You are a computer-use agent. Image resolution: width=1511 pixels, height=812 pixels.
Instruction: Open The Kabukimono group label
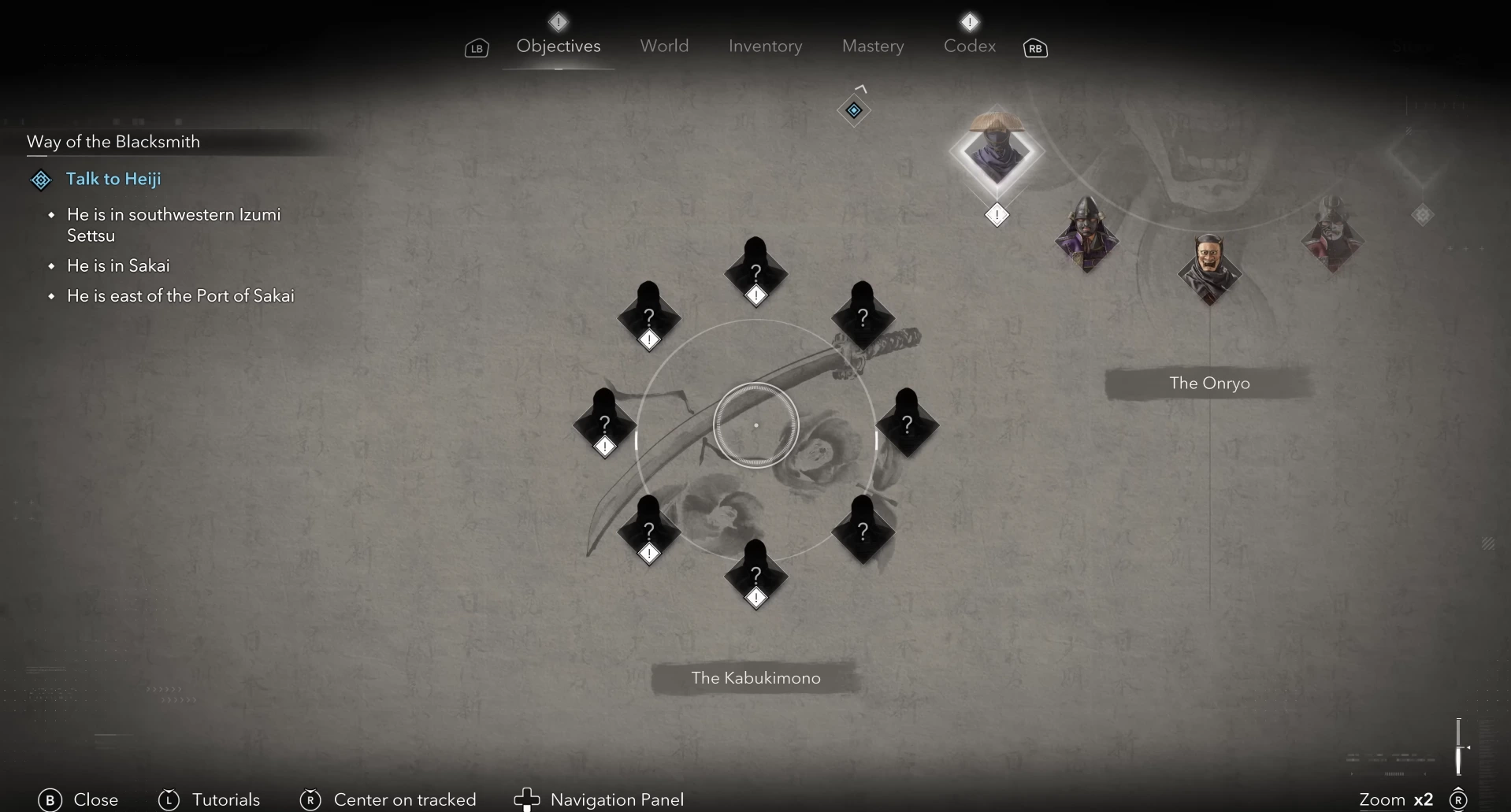[x=755, y=678]
